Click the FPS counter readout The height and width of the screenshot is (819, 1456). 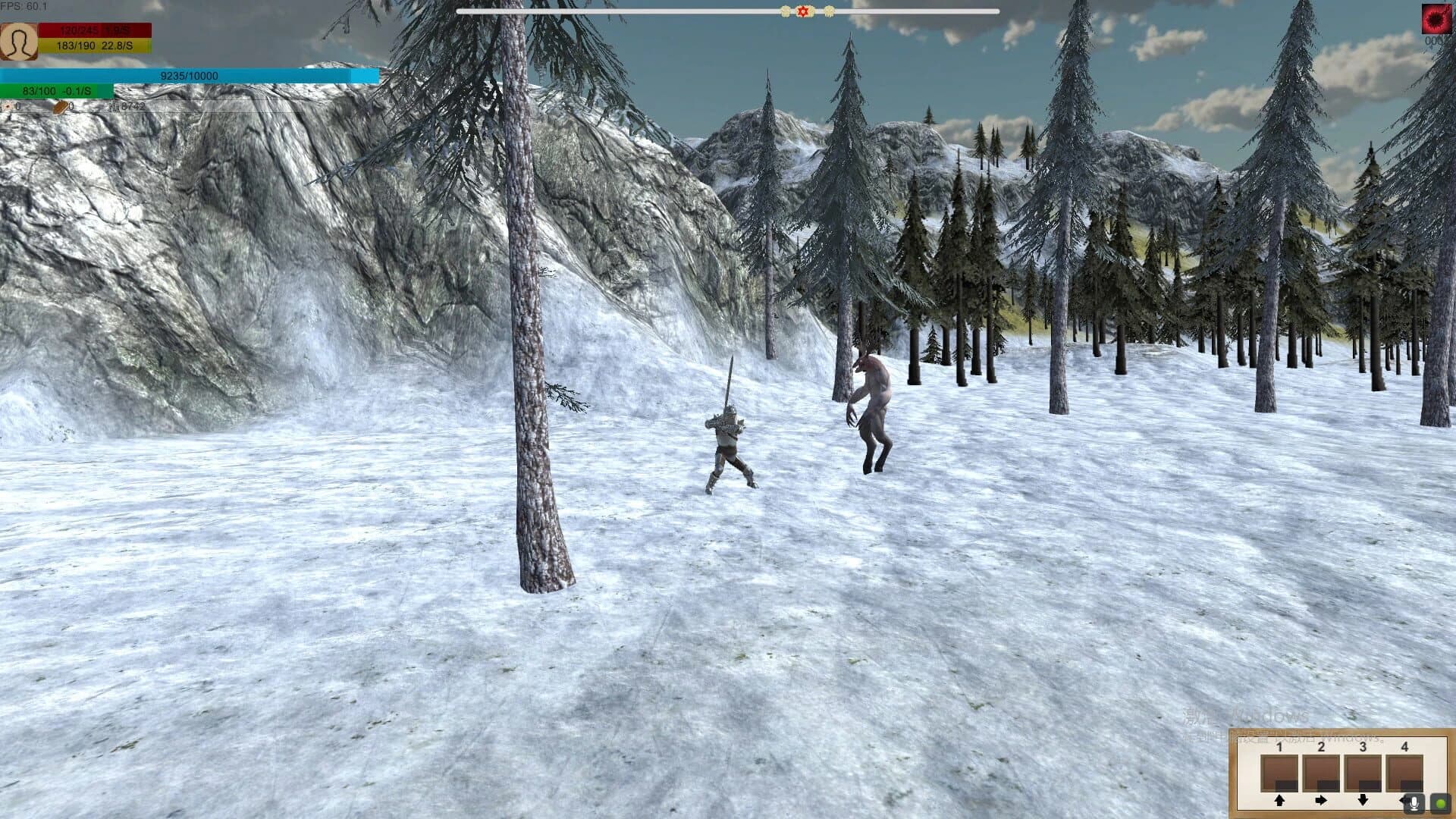[23, 5]
